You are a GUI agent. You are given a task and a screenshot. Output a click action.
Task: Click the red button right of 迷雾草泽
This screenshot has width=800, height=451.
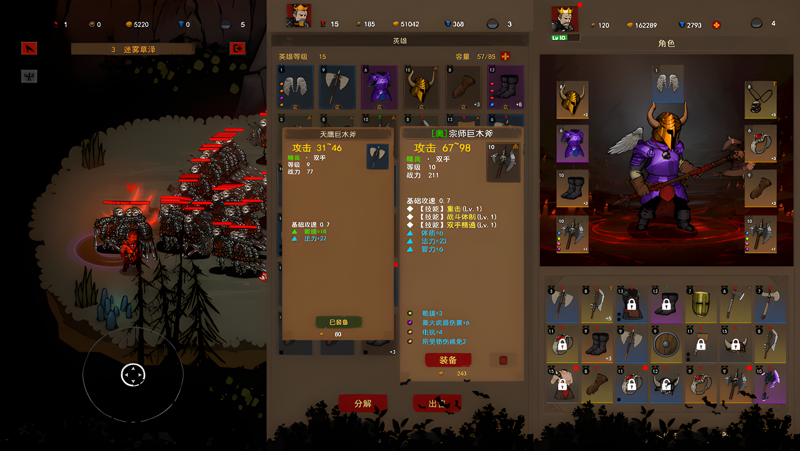point(237,48)
